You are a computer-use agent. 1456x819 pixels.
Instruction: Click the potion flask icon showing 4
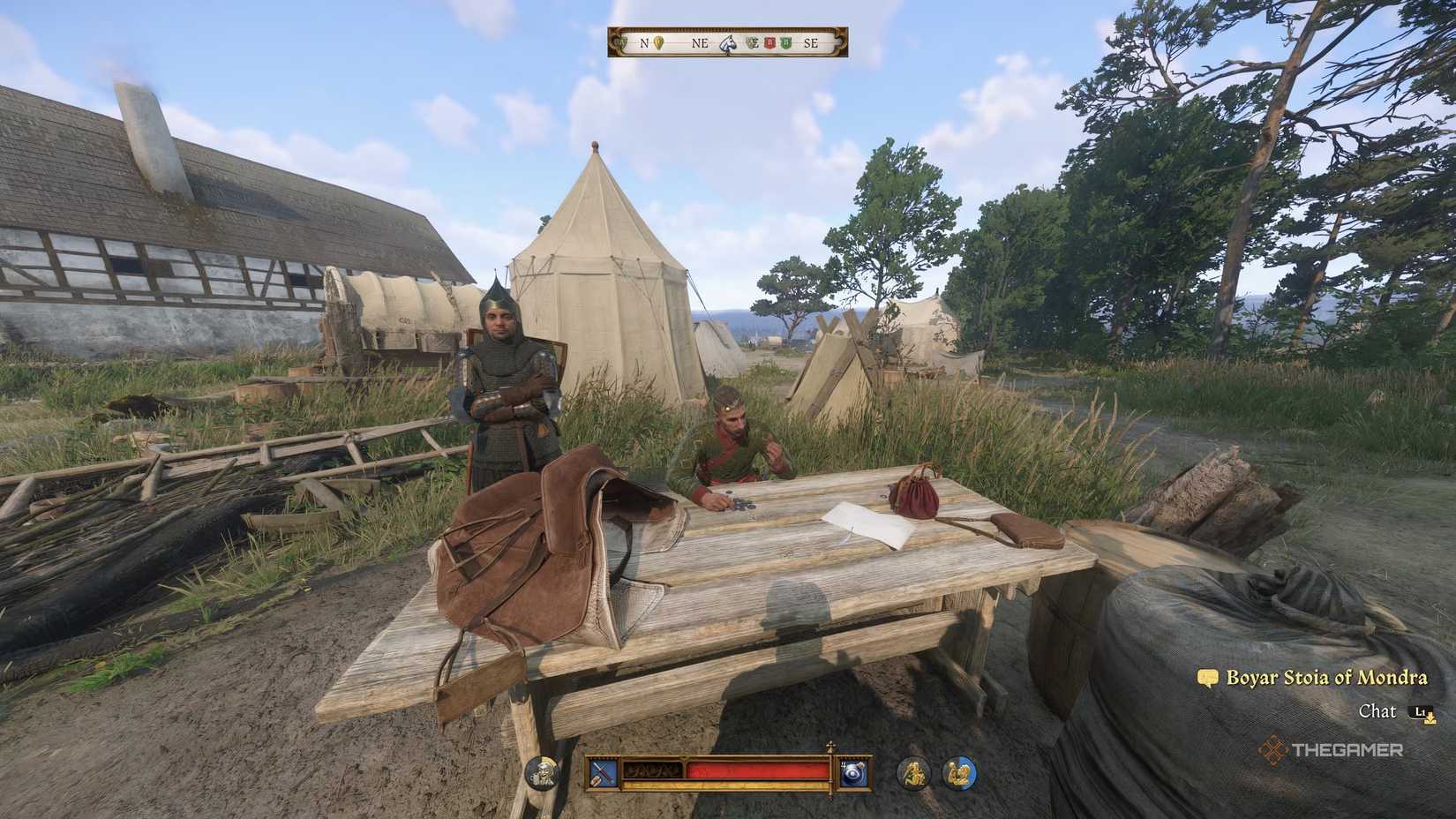point(854,773)
